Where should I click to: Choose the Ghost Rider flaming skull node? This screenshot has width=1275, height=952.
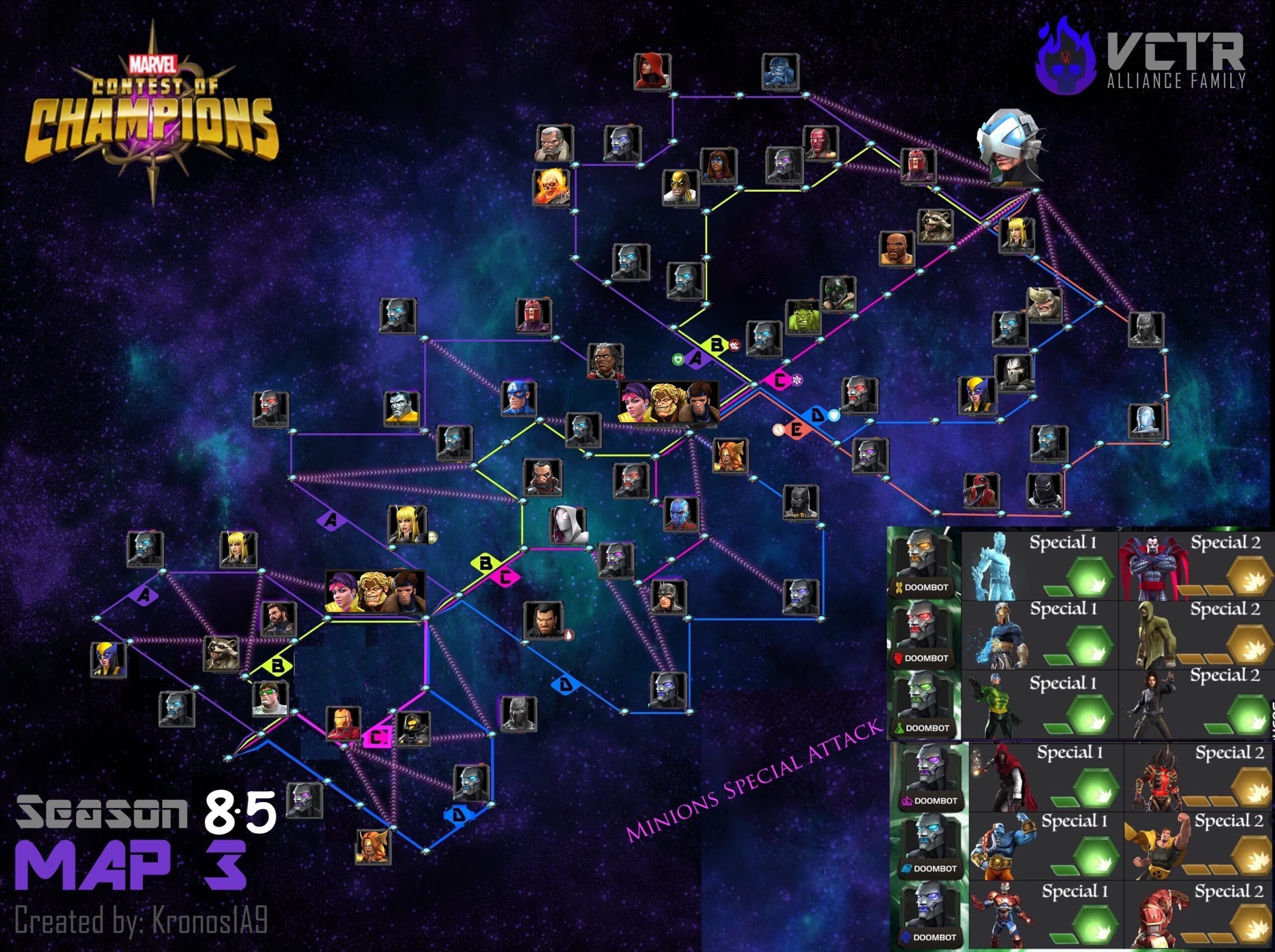[x=552, y=187]
